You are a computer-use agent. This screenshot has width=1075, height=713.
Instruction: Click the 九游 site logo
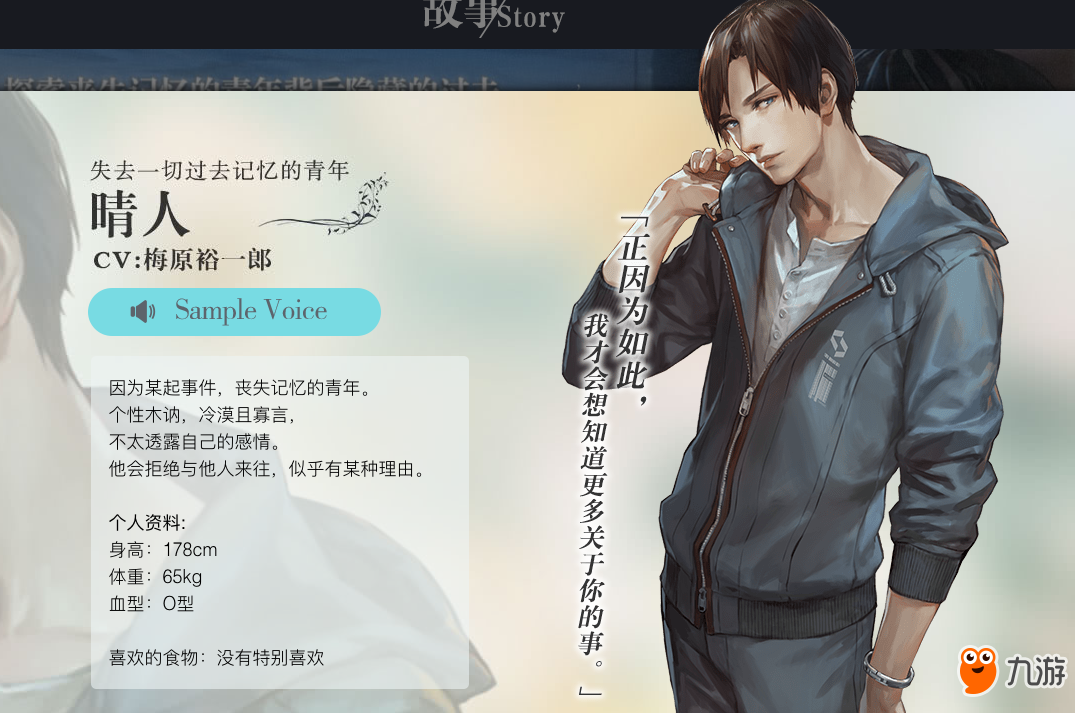click(x=1011, y=670)
